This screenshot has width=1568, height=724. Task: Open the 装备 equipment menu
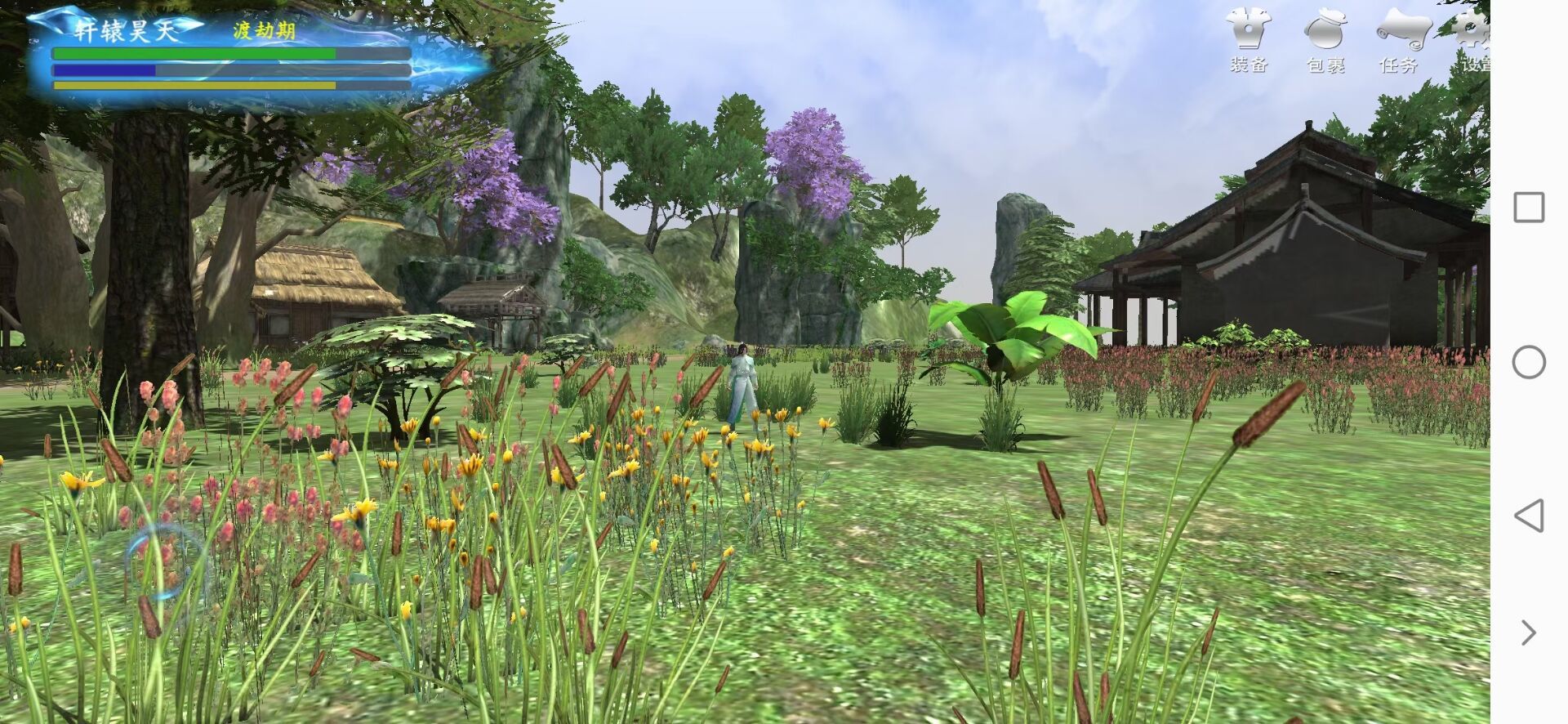[x=1249, y=39]
